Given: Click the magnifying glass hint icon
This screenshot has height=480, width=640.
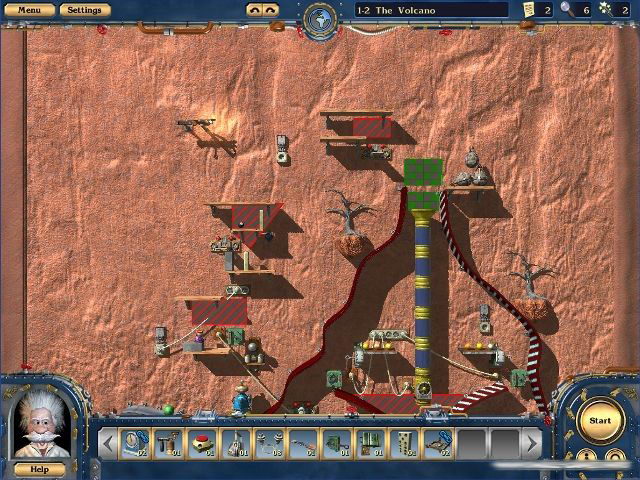Looking at the screenshot, I should pos(567,9).
